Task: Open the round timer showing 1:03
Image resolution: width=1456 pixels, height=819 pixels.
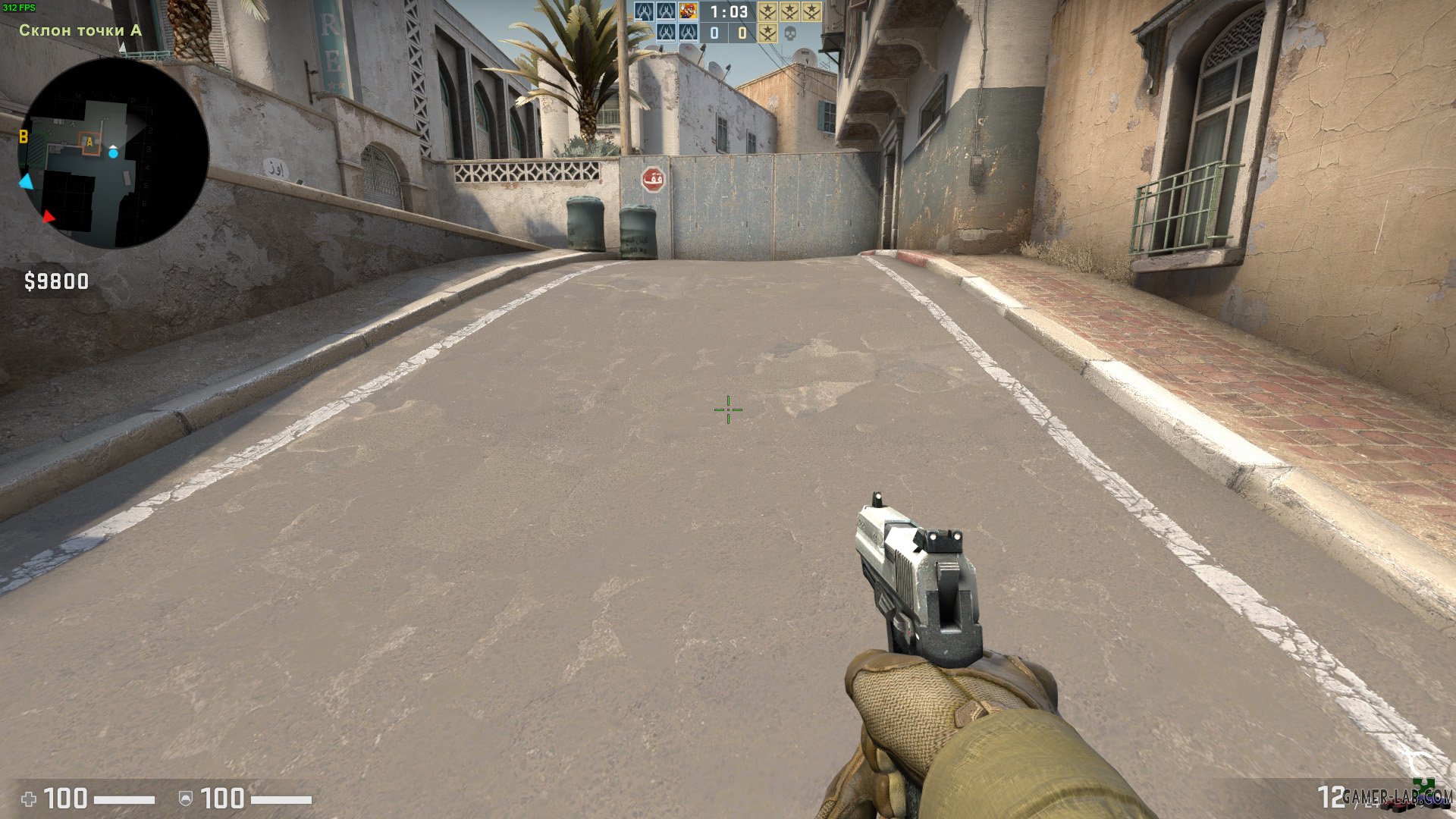Action: 728,11
